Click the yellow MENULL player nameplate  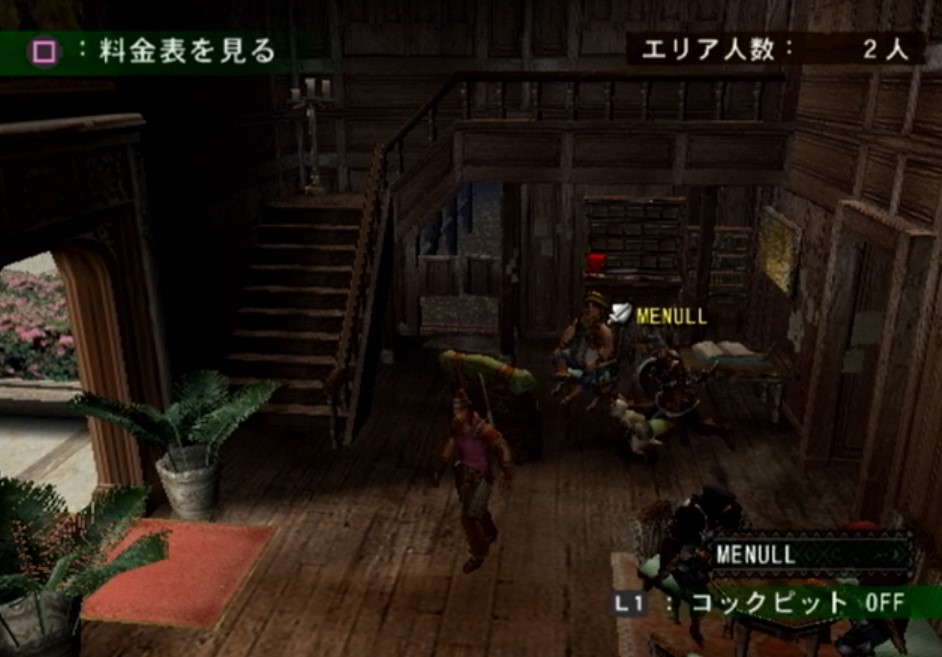[670, 317]
